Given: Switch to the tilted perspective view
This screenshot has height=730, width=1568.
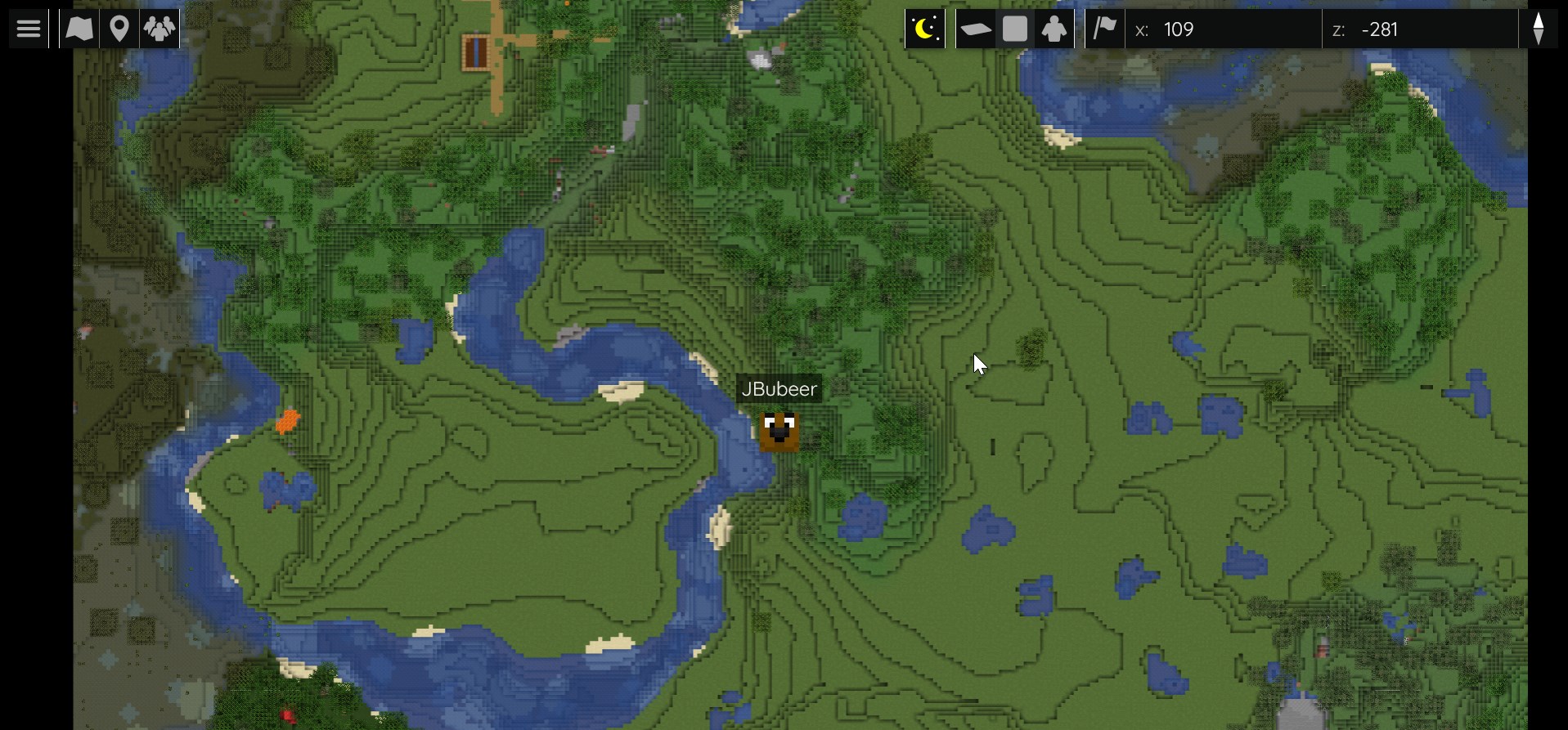Looking at the screenshot, I should pyautogui.click(x=975, y=29).
